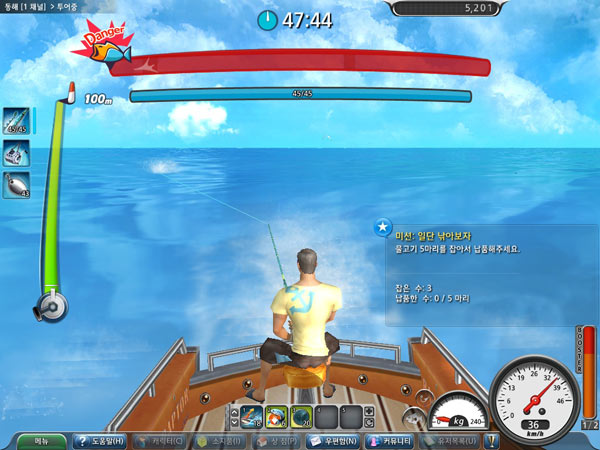Use the lifebuoy item in the hotbar

pos(276,416)
